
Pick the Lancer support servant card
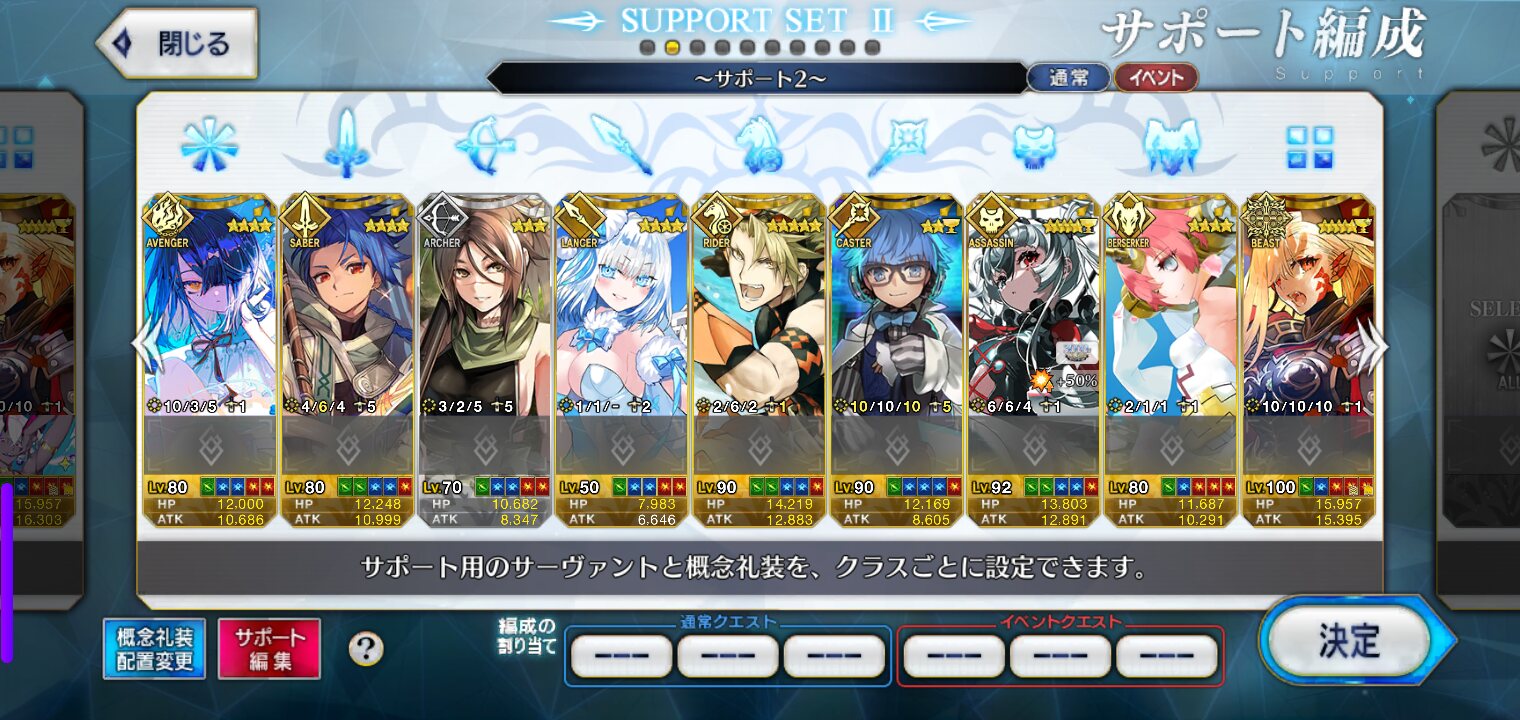622,320
